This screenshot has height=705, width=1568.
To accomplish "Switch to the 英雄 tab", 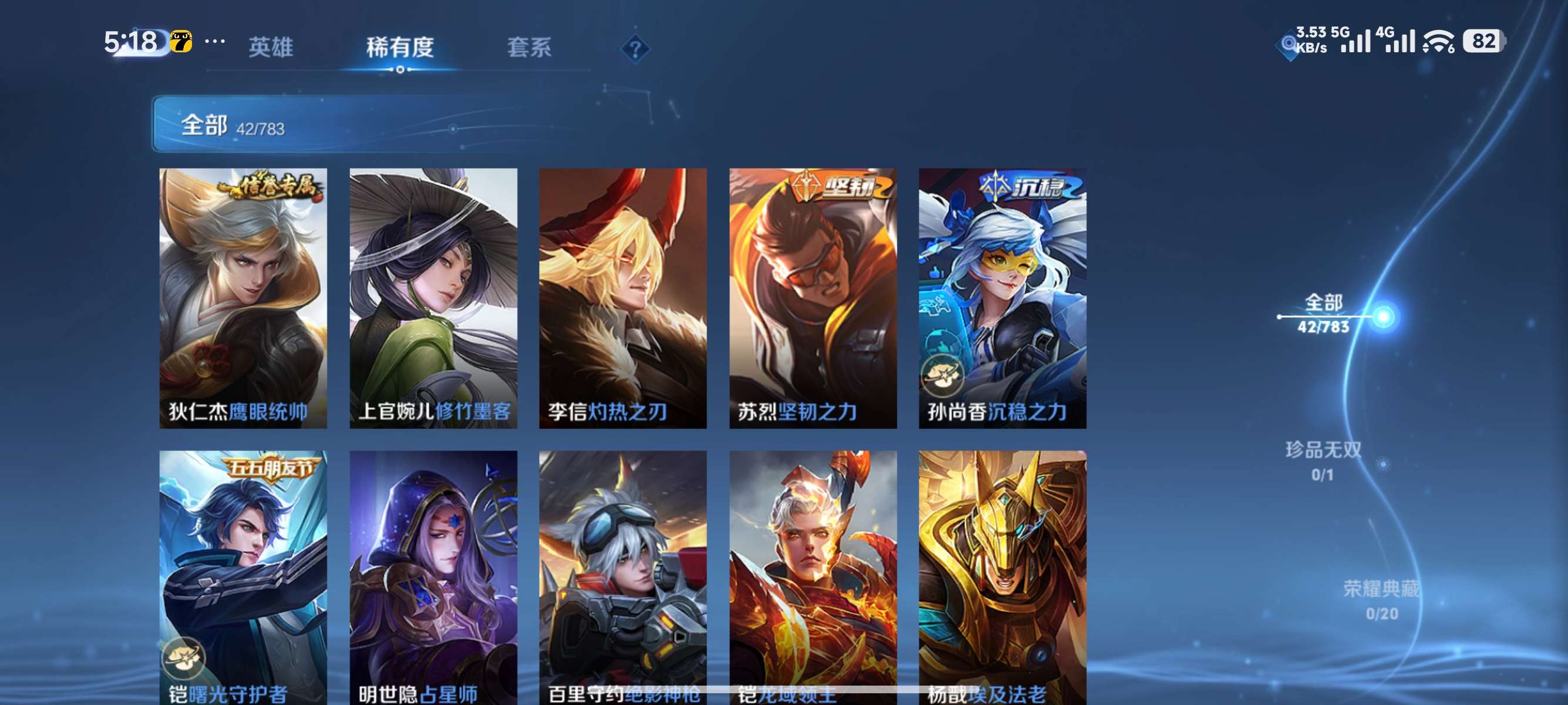I will (271, 47).
